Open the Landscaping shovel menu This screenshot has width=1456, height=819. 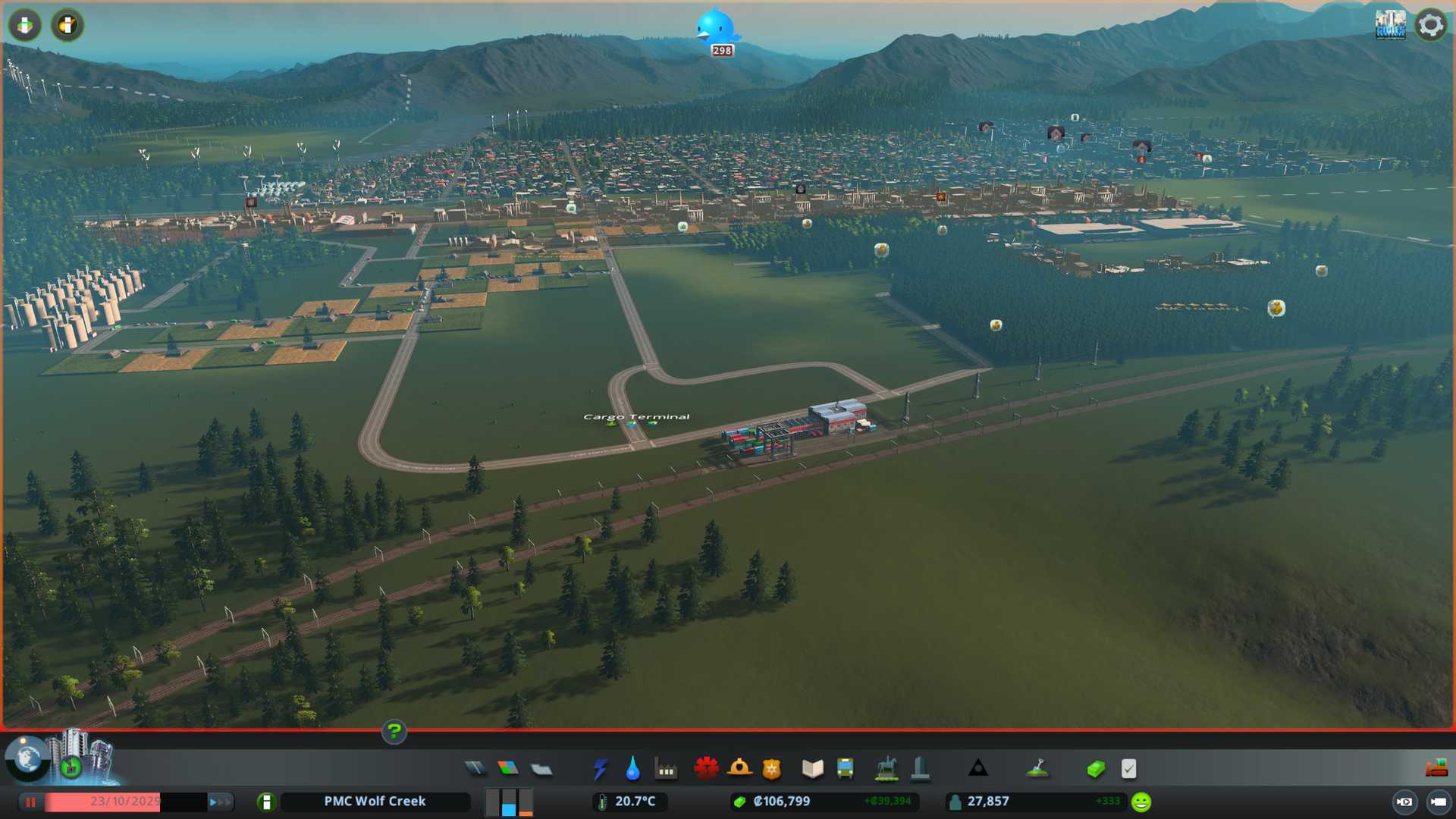1037,769
